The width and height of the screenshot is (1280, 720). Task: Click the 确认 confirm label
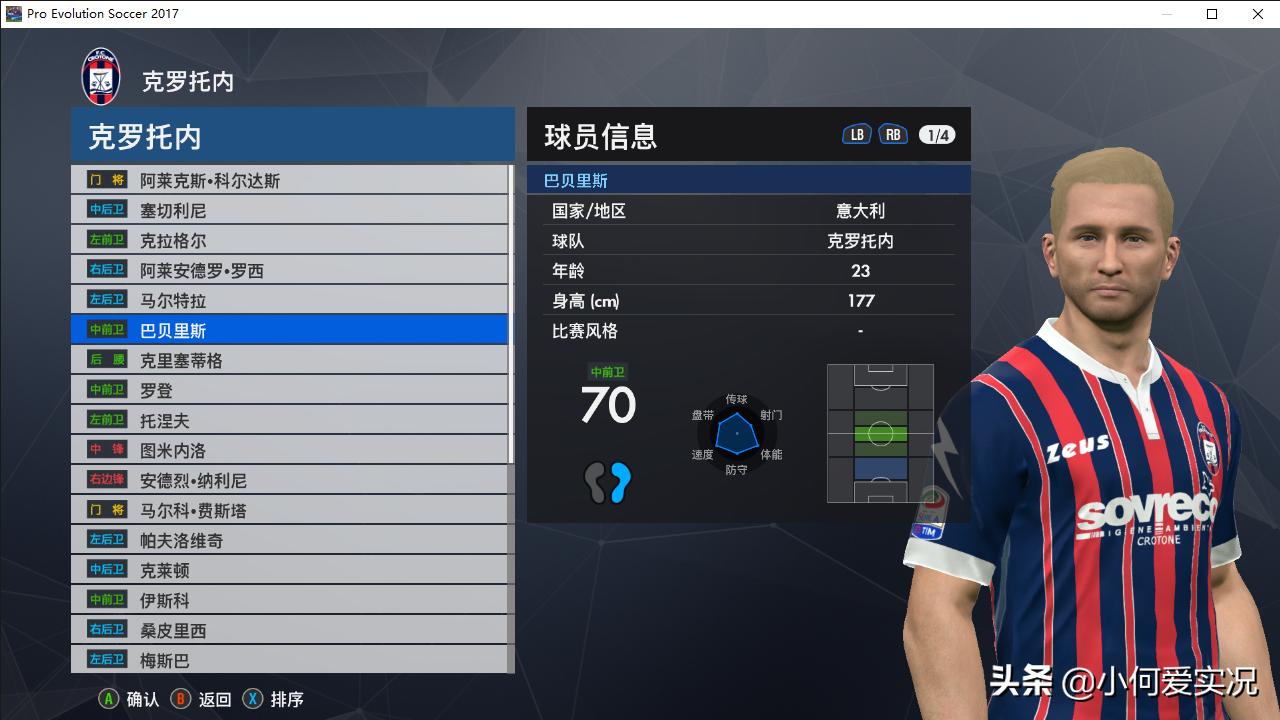pyautogui.click(x=143, y=700)
